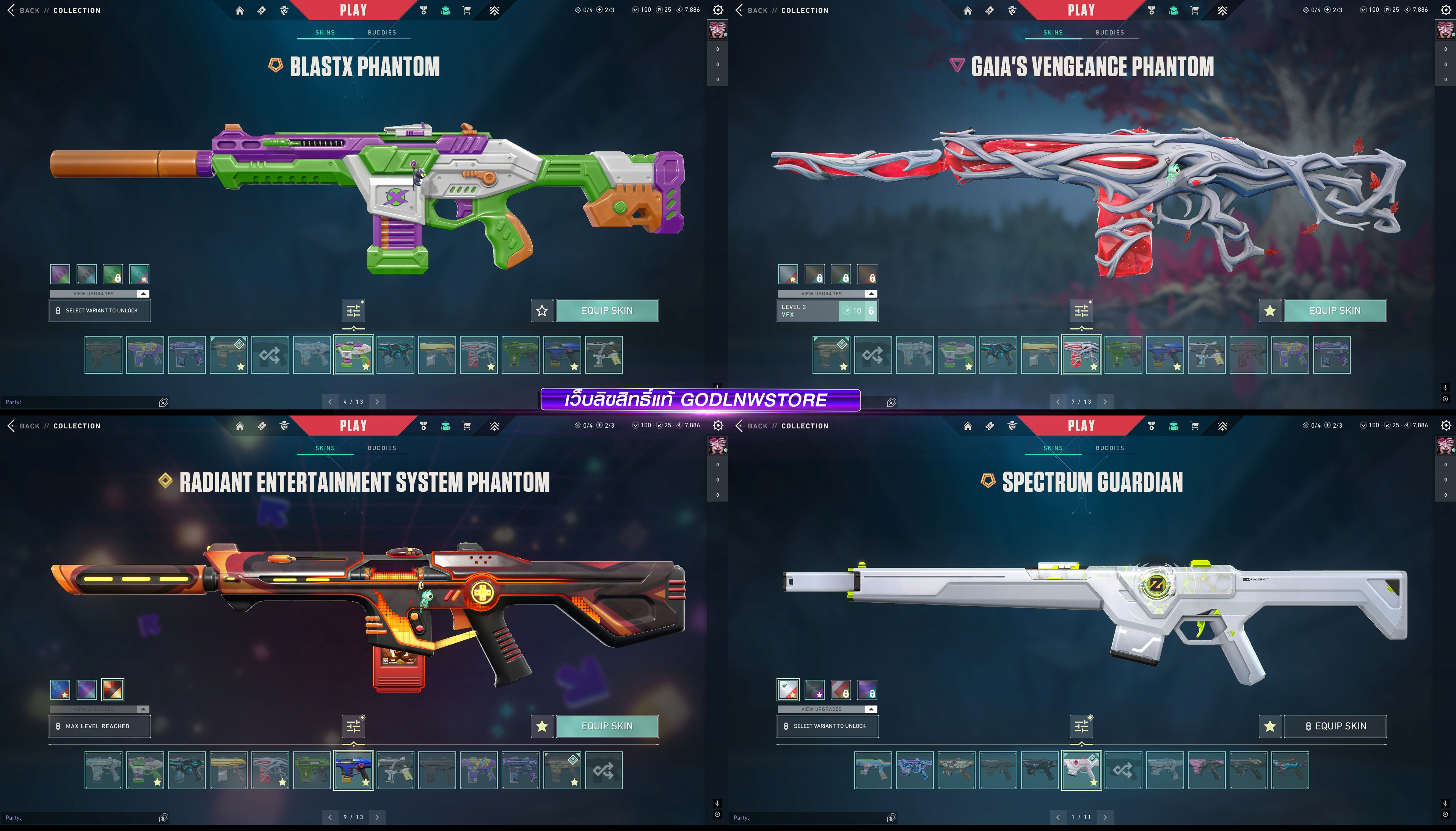Advance to the next Guardian skin after 1 / 11
The image size is (1456, 831).
(1105, 817)
